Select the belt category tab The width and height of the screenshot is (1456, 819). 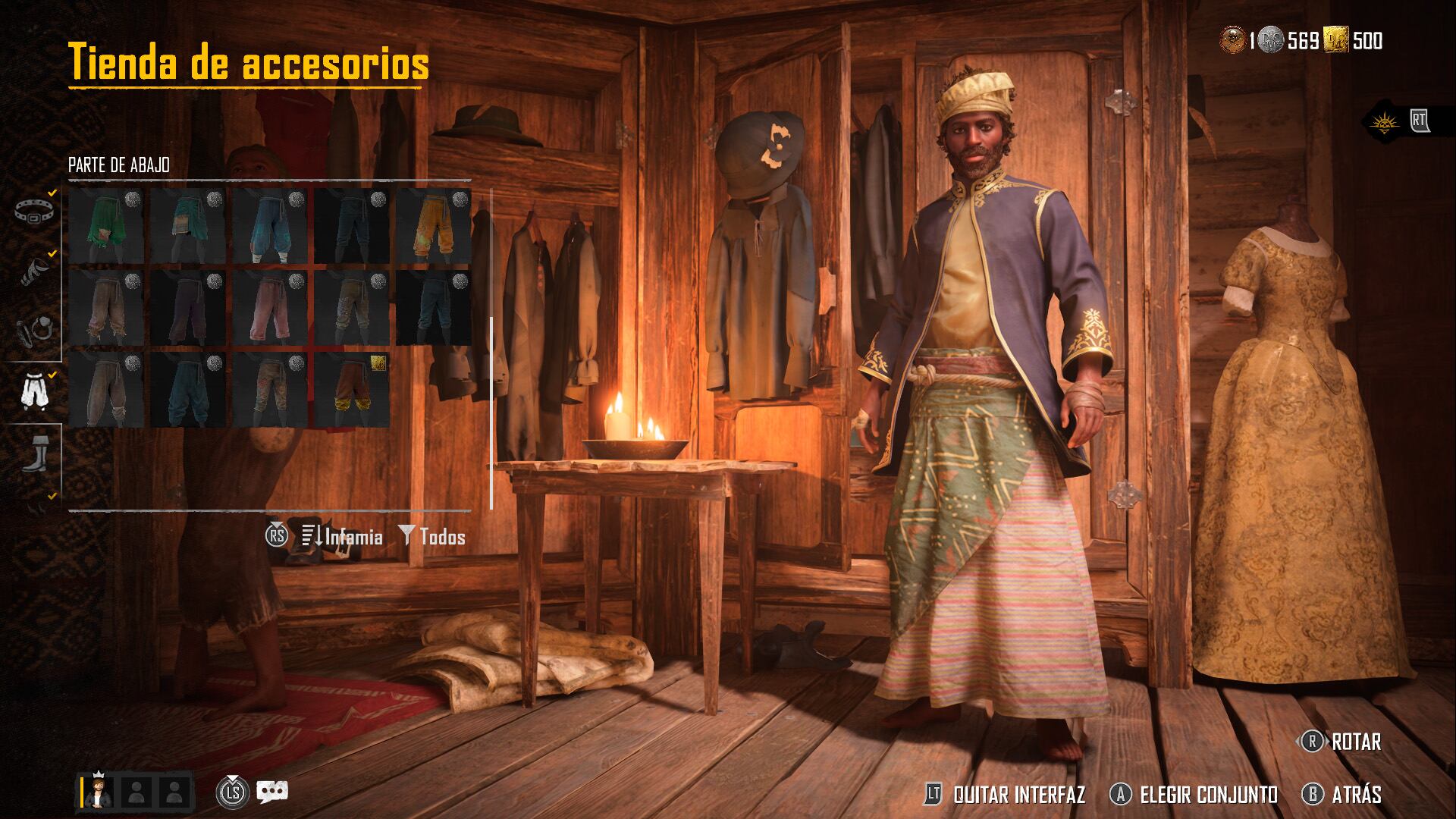(x=35, y=211)
